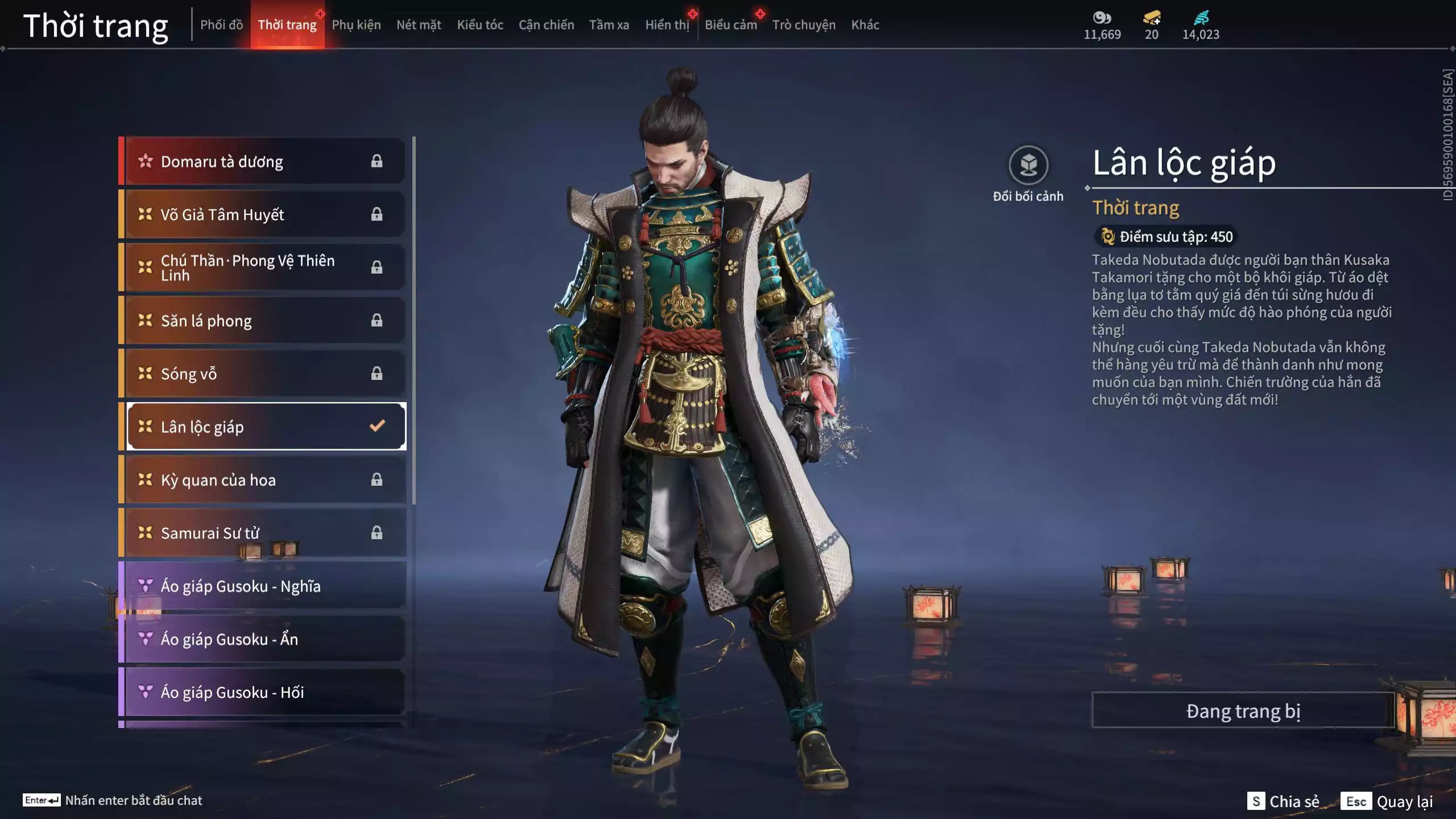Open the Biểu cảm tab
This screenshot has height=819, width=1456.
[731, 24]
